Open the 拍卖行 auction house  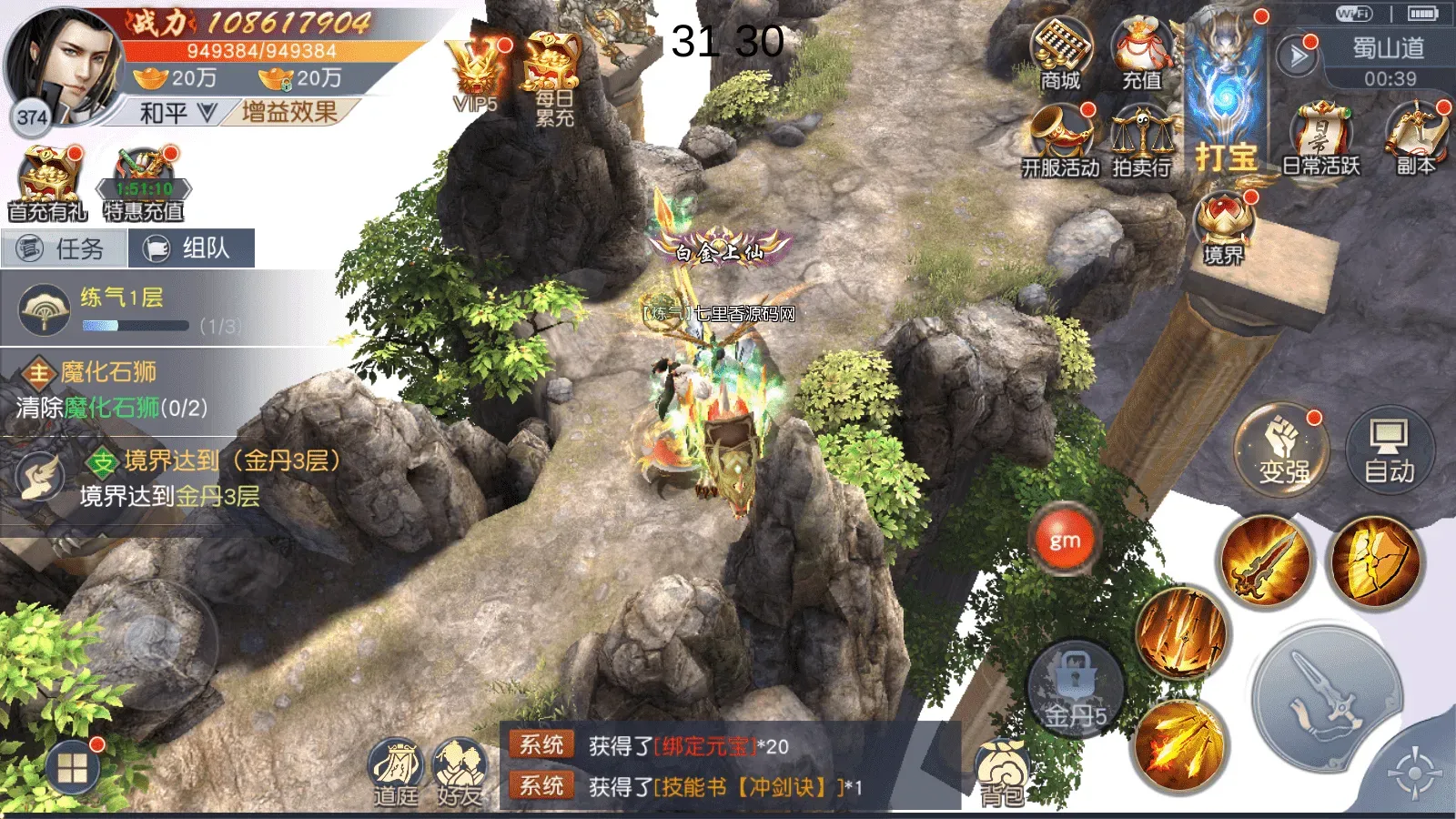[1142, 138]
